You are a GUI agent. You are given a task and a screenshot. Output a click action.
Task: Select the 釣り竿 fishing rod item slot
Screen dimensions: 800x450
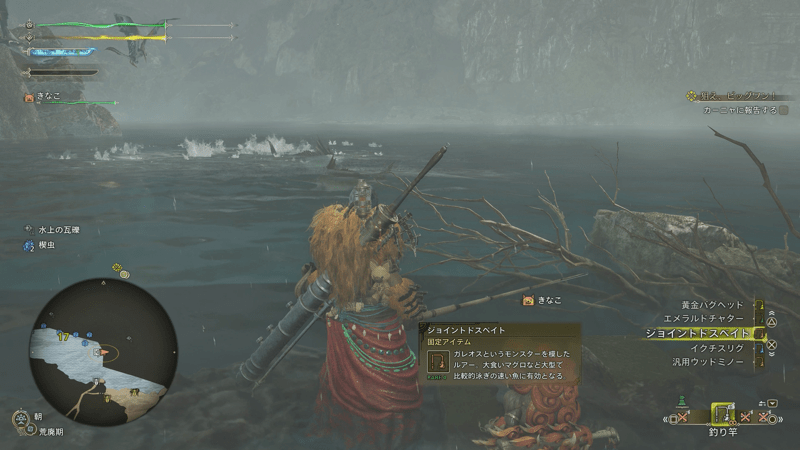[722, 416]
